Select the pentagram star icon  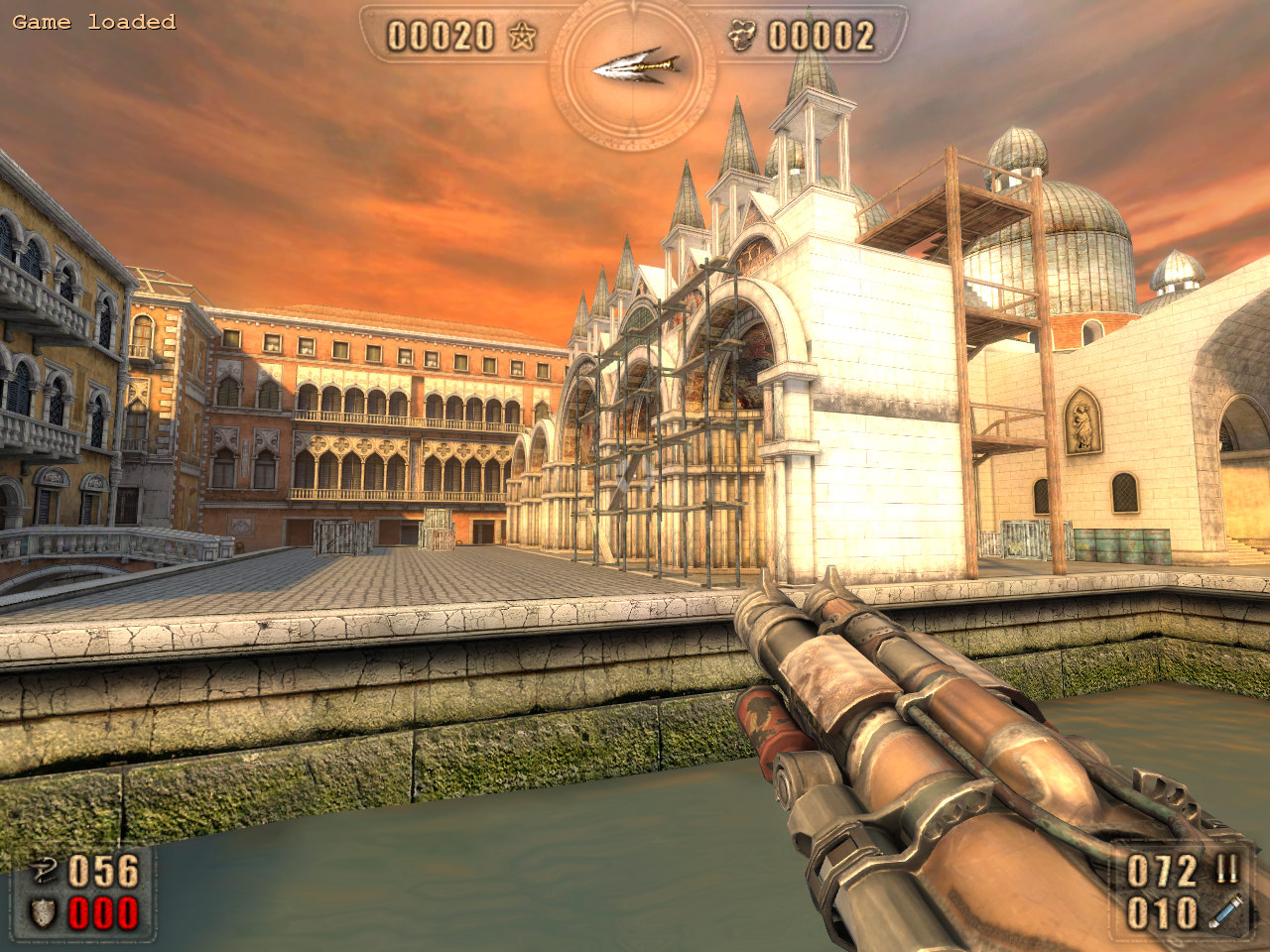coord(522,37)
